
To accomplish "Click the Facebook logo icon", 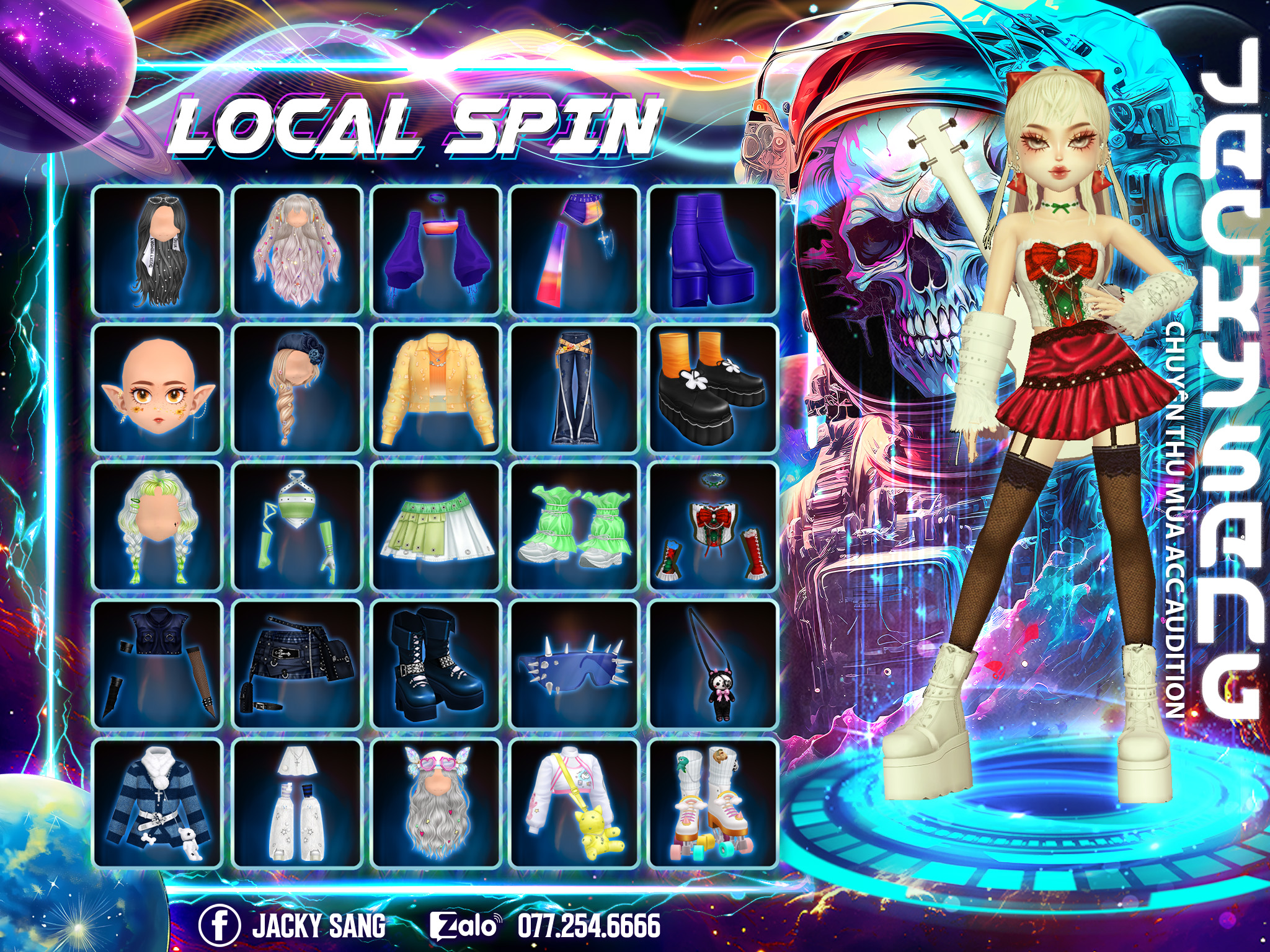I will (x=219, y=925).
